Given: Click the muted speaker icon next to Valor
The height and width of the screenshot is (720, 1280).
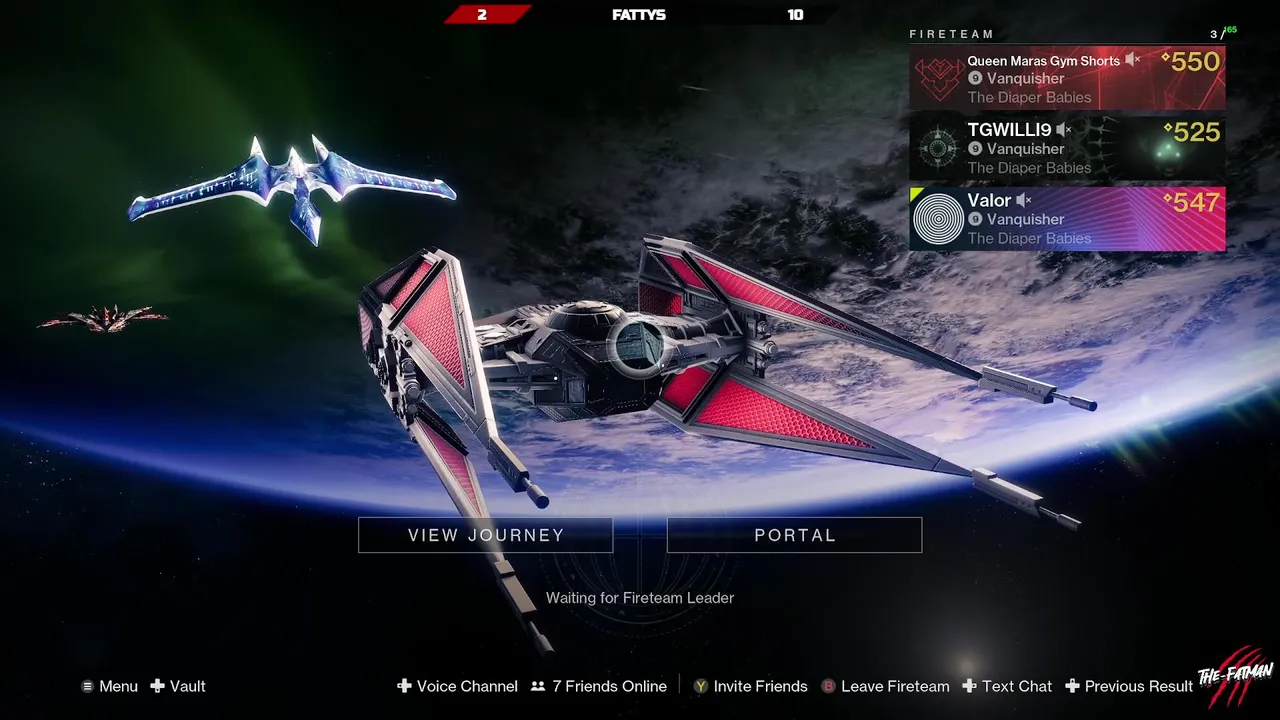Looking at the screenshot, I should pyautogui.click(x=1024, y=201).
